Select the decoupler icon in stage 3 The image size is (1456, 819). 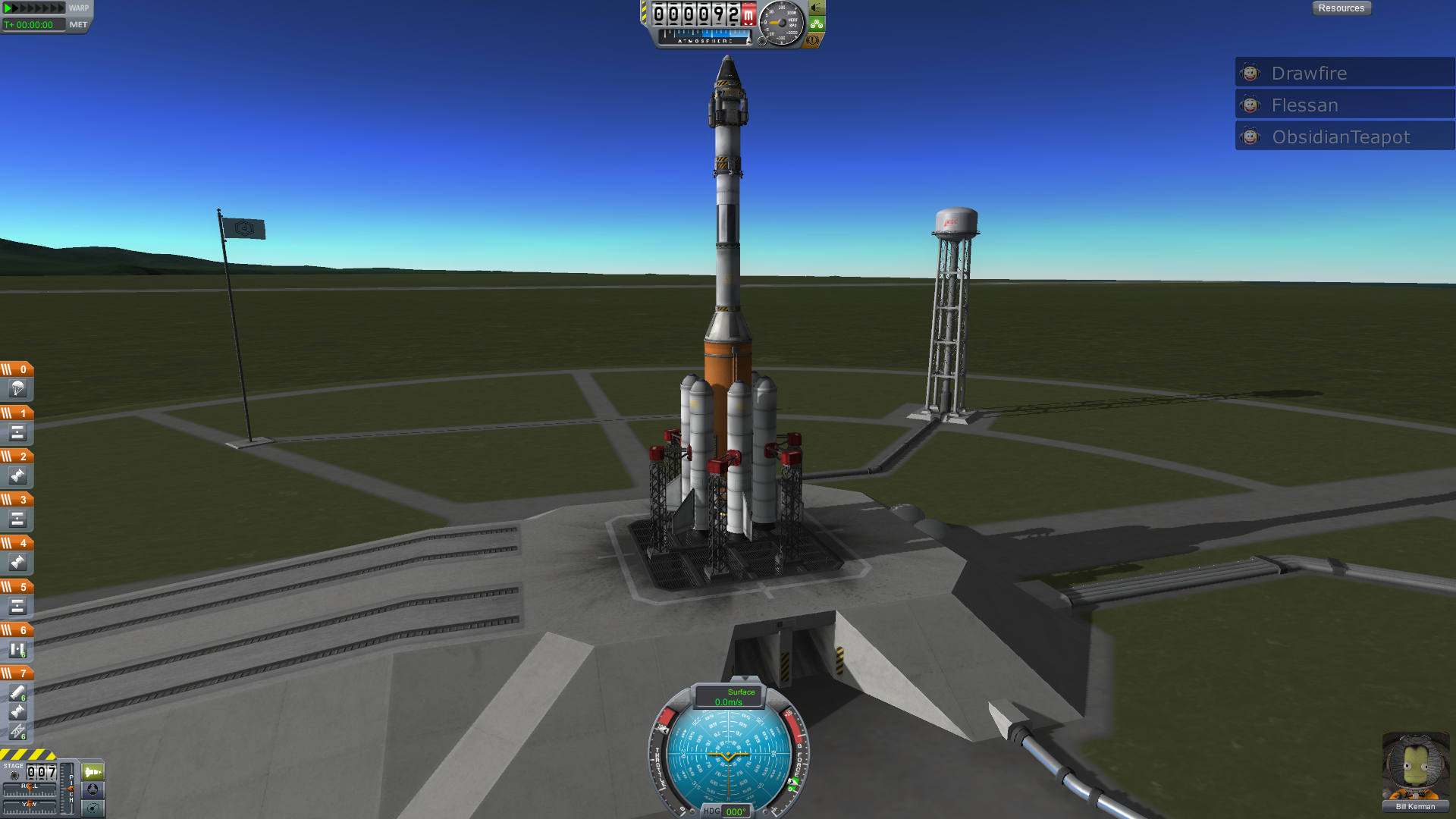coord(17,519)
